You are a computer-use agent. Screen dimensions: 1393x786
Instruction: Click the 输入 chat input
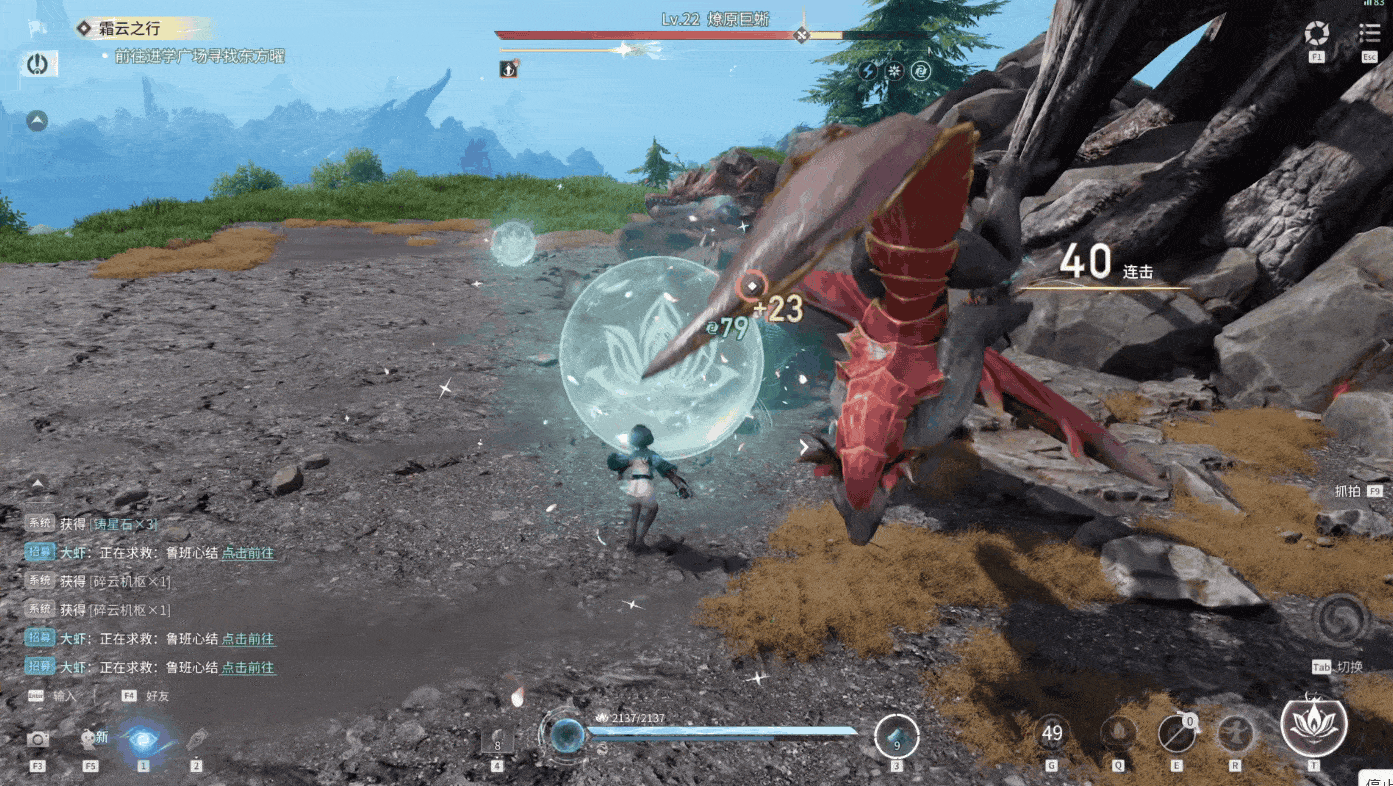point(64,695)
